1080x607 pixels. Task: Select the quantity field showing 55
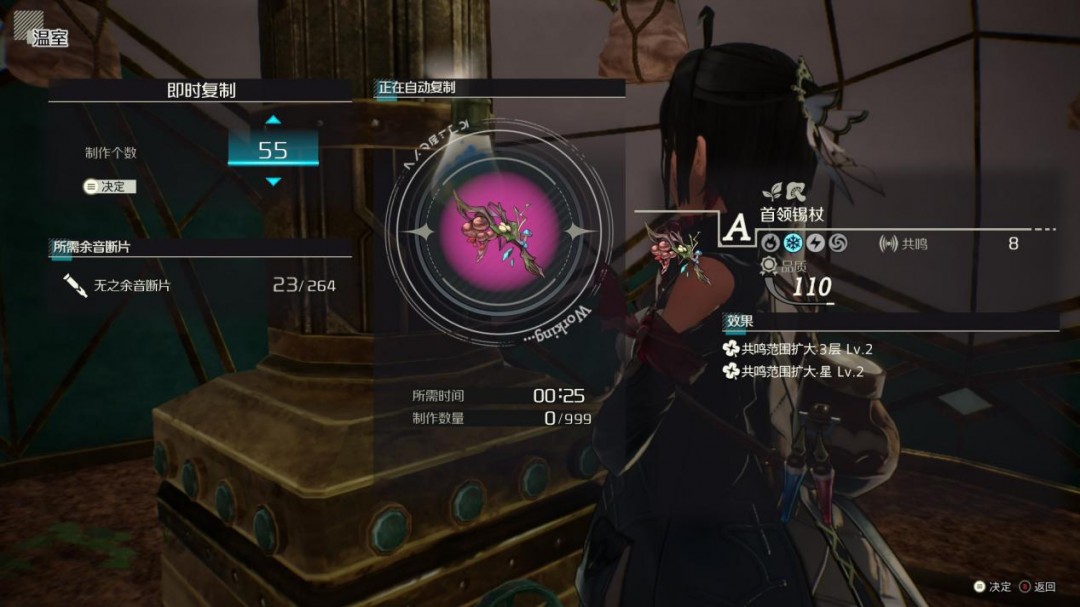[x=273, y=151]
